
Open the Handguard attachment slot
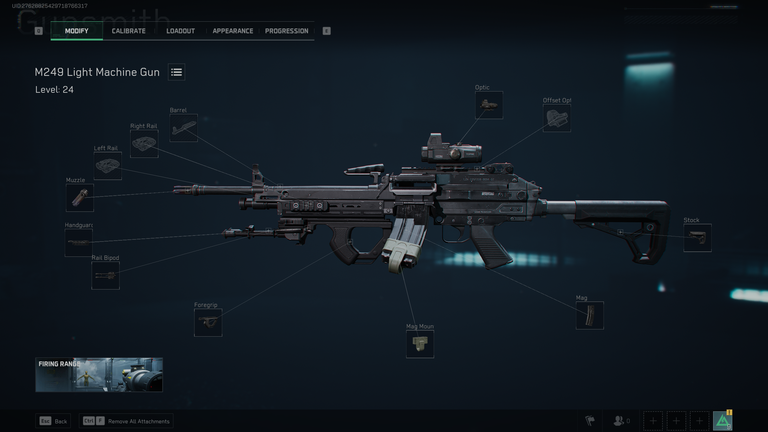(79, 243)
